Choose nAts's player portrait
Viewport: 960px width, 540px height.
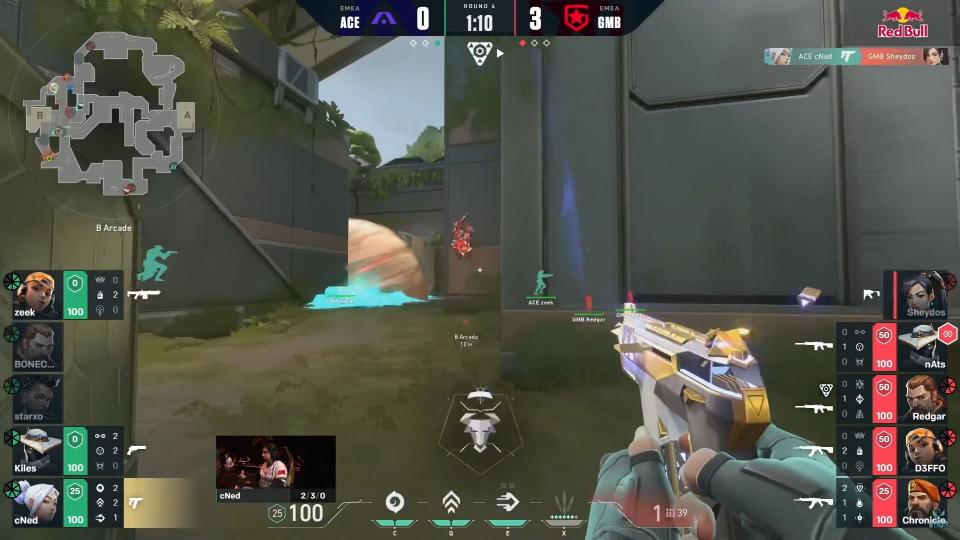pyautogui.click(x=921, y=346)
